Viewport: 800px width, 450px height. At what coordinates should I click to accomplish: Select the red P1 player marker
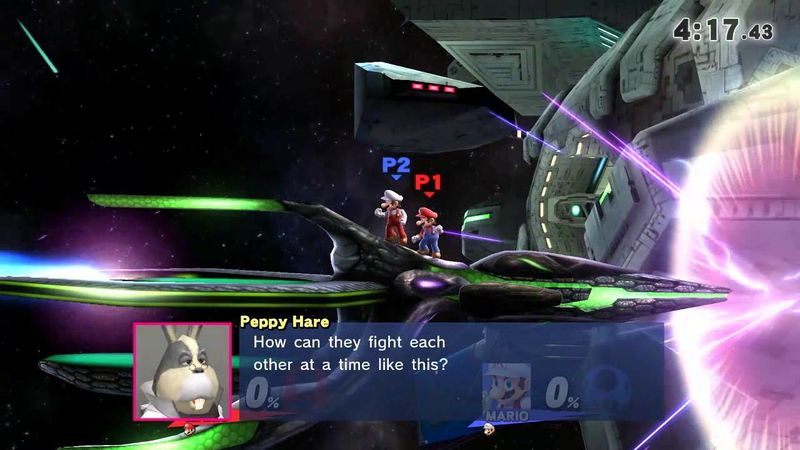point(429,183)
